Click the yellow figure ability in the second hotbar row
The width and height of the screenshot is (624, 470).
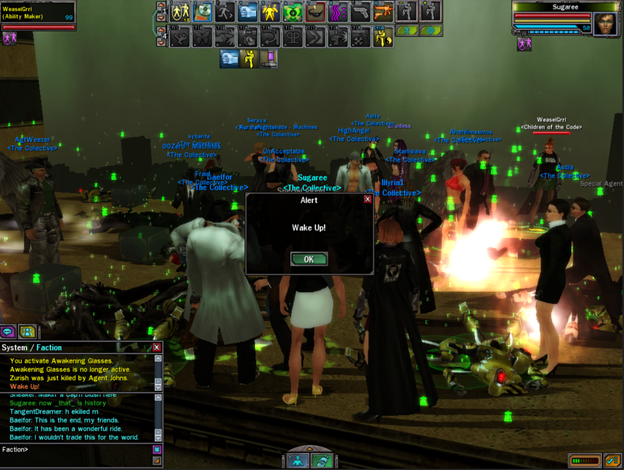click(x=383, y=37)
